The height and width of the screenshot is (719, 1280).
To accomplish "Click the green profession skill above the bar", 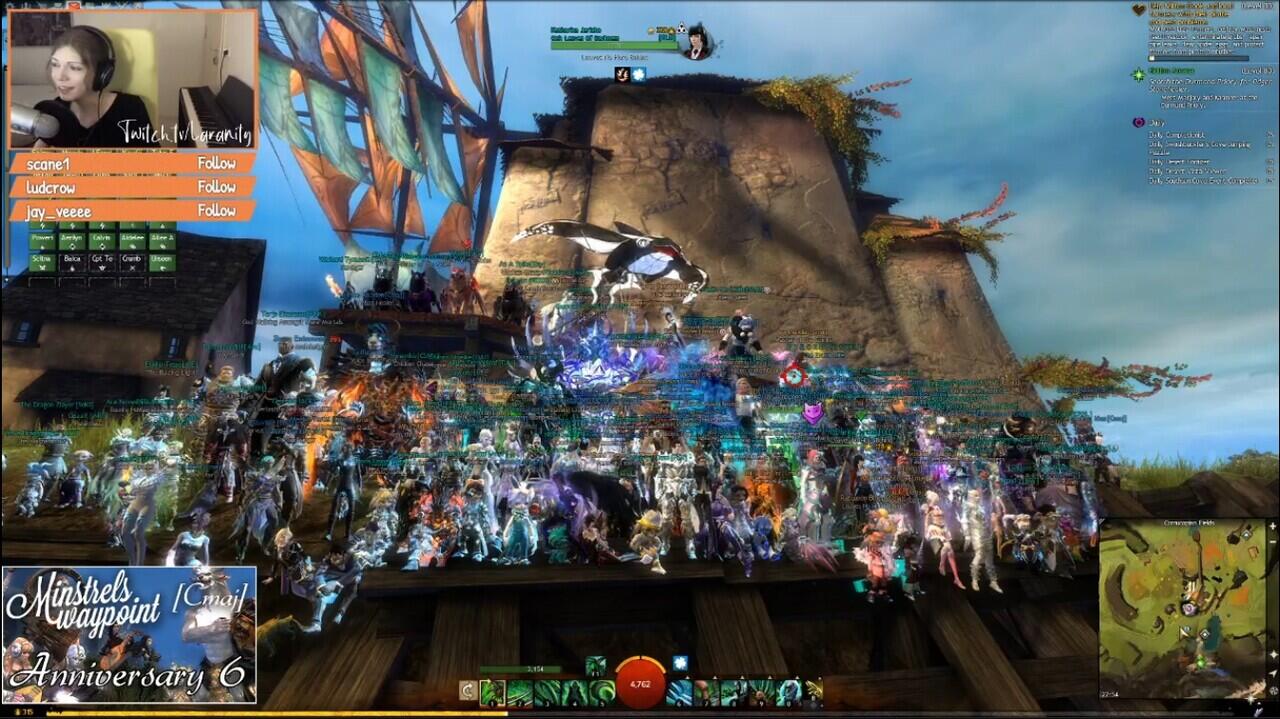I will pos(594,664).
